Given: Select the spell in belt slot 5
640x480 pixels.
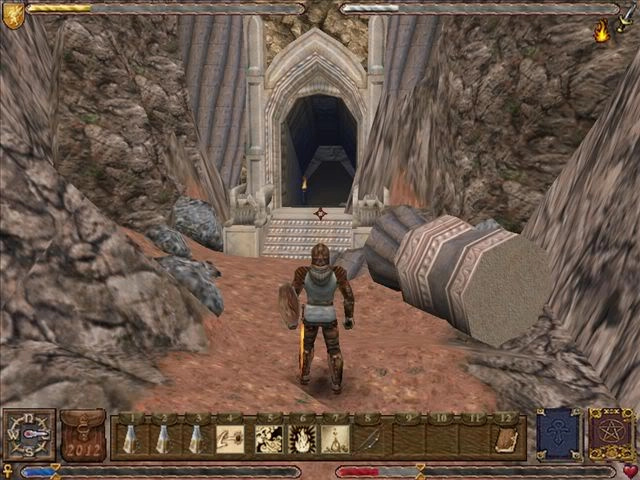Looking at the screenshot, I should pos(268,438).
